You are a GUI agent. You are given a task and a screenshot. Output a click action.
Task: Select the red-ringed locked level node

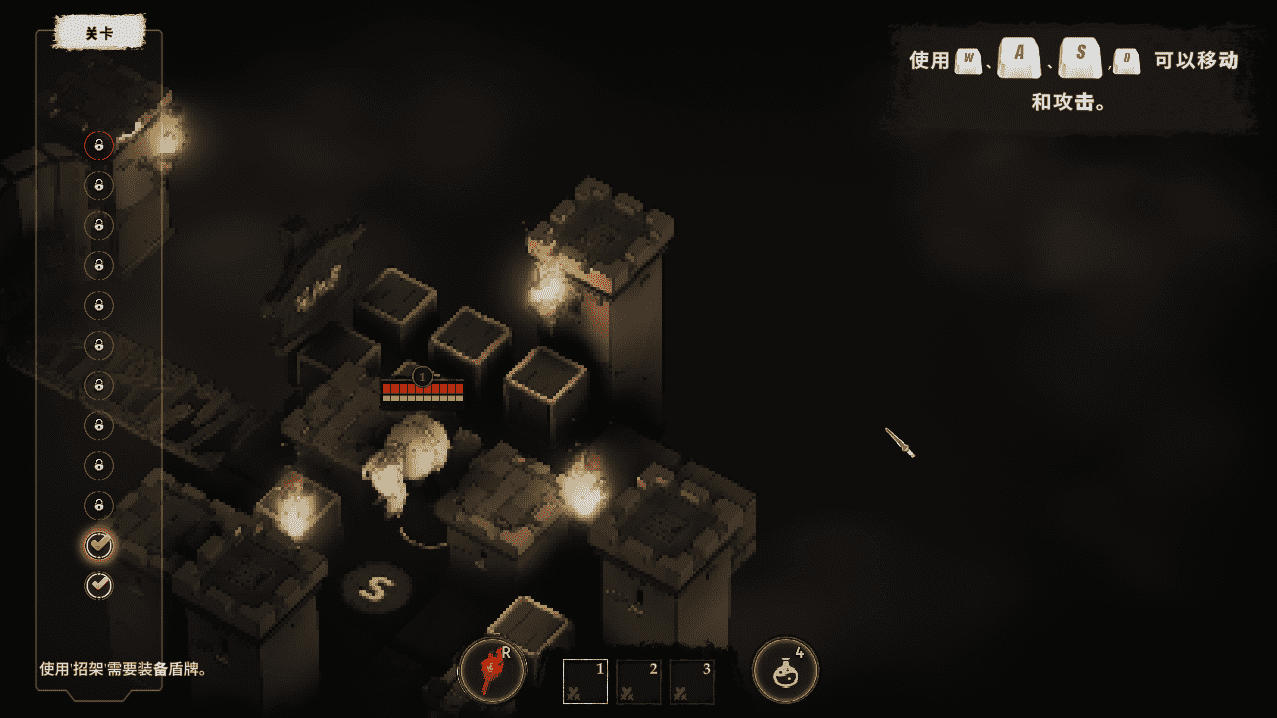[98, 145]
